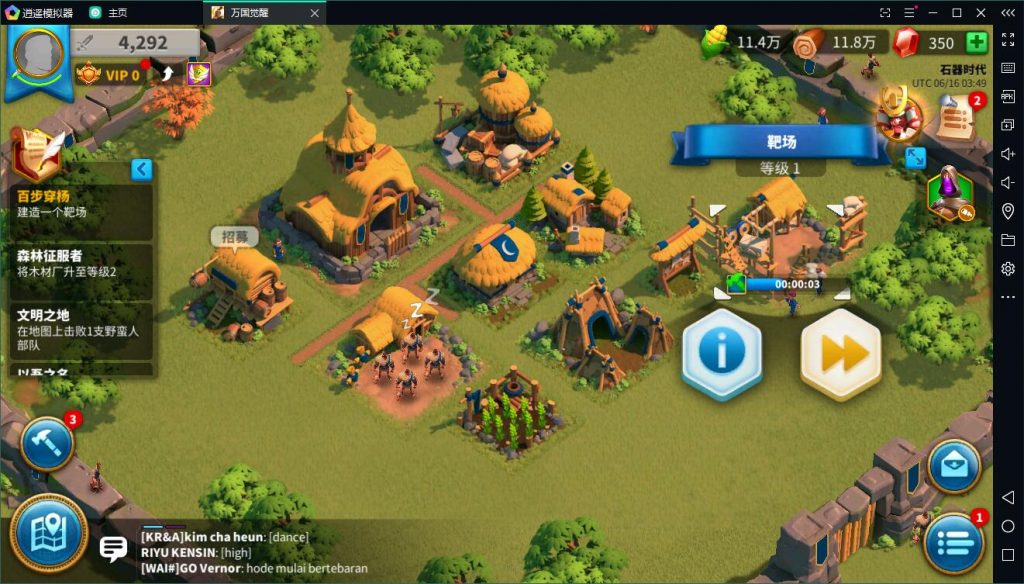Open the scroll notices icon
The image size is (1024, 584).
(x=957, y=118)
